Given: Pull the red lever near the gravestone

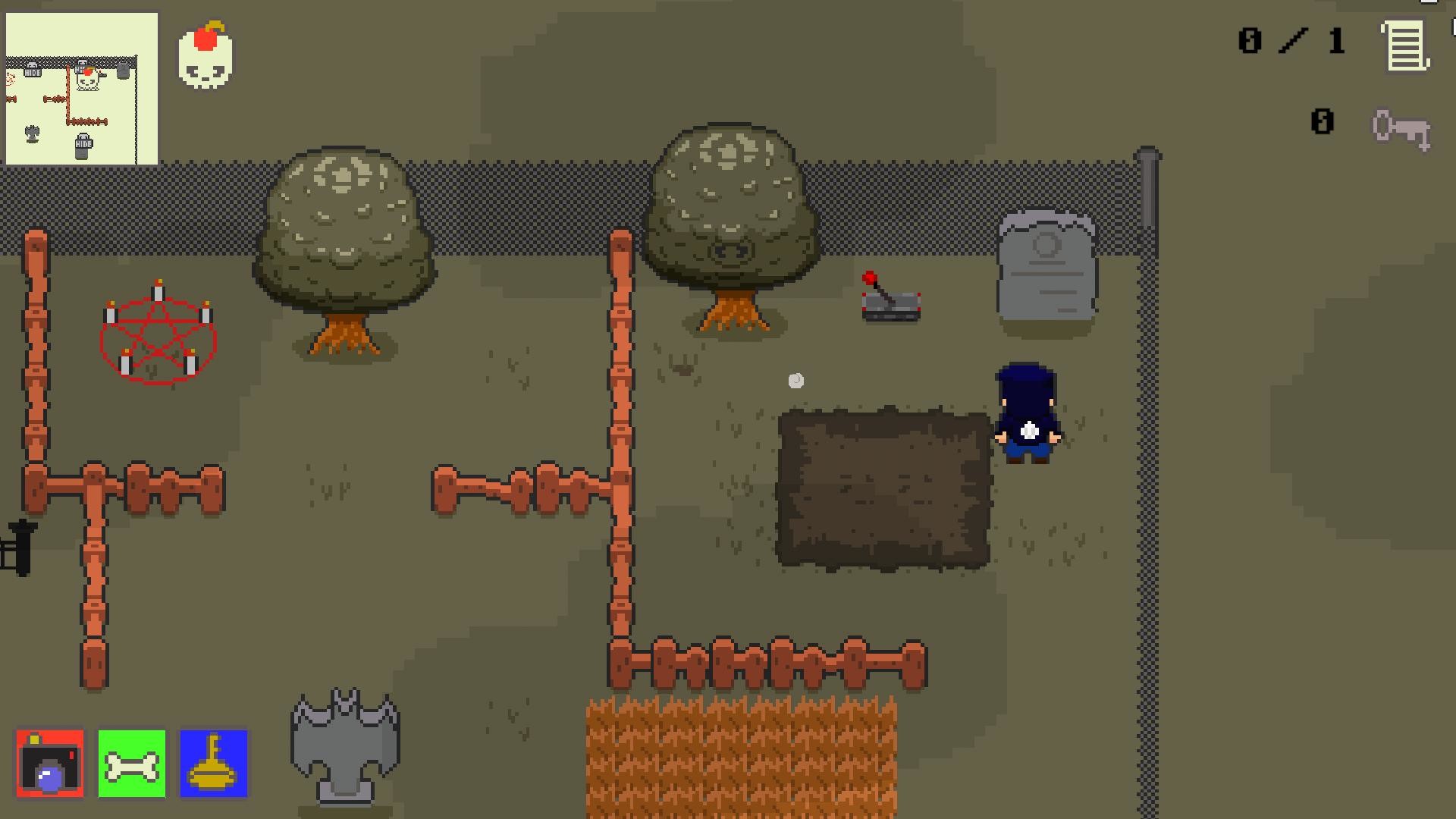Looking at the screenshot, I should point(889,296).
